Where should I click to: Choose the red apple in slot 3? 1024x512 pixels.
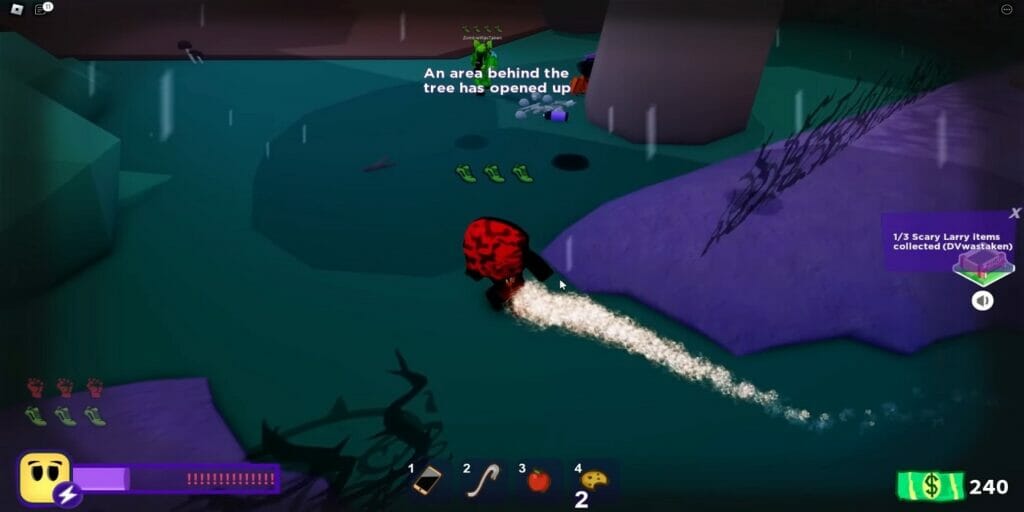[x=538, y=481]
